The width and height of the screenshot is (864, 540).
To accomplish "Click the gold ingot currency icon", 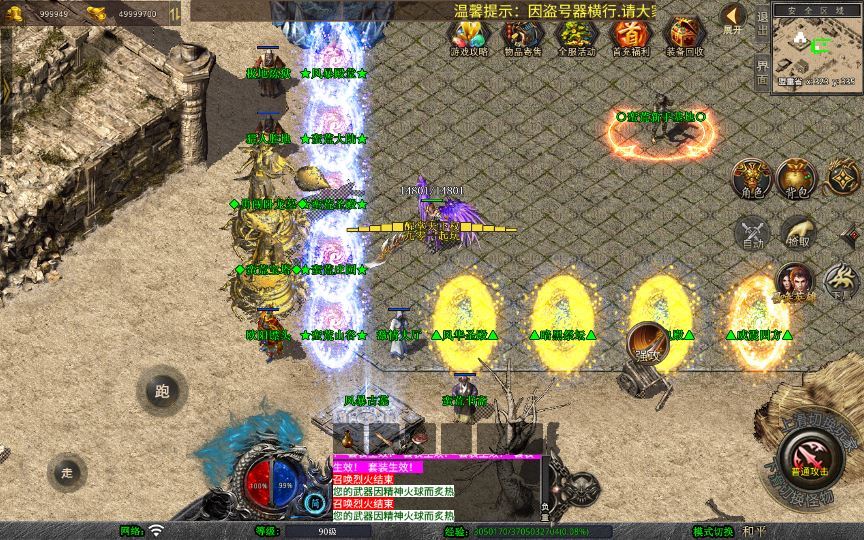I will [96, 13].
